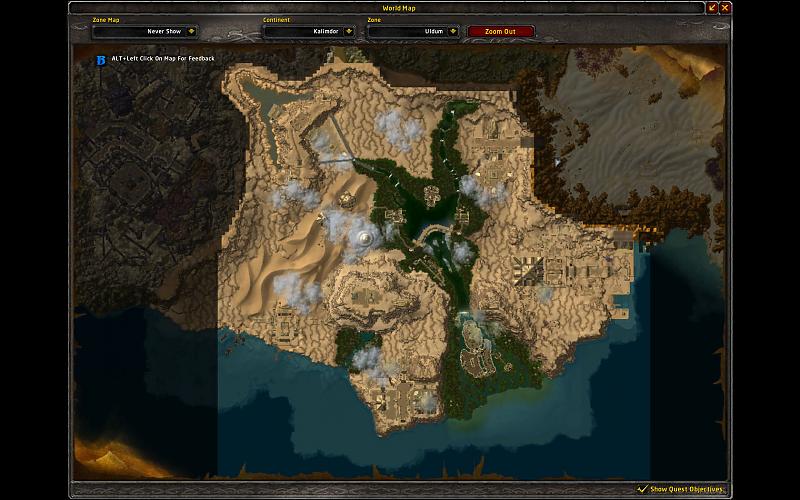Click the blue B feedback icon
Viewport: 800px width, 500px height.
pyautogui.click(x=101, y=59)
